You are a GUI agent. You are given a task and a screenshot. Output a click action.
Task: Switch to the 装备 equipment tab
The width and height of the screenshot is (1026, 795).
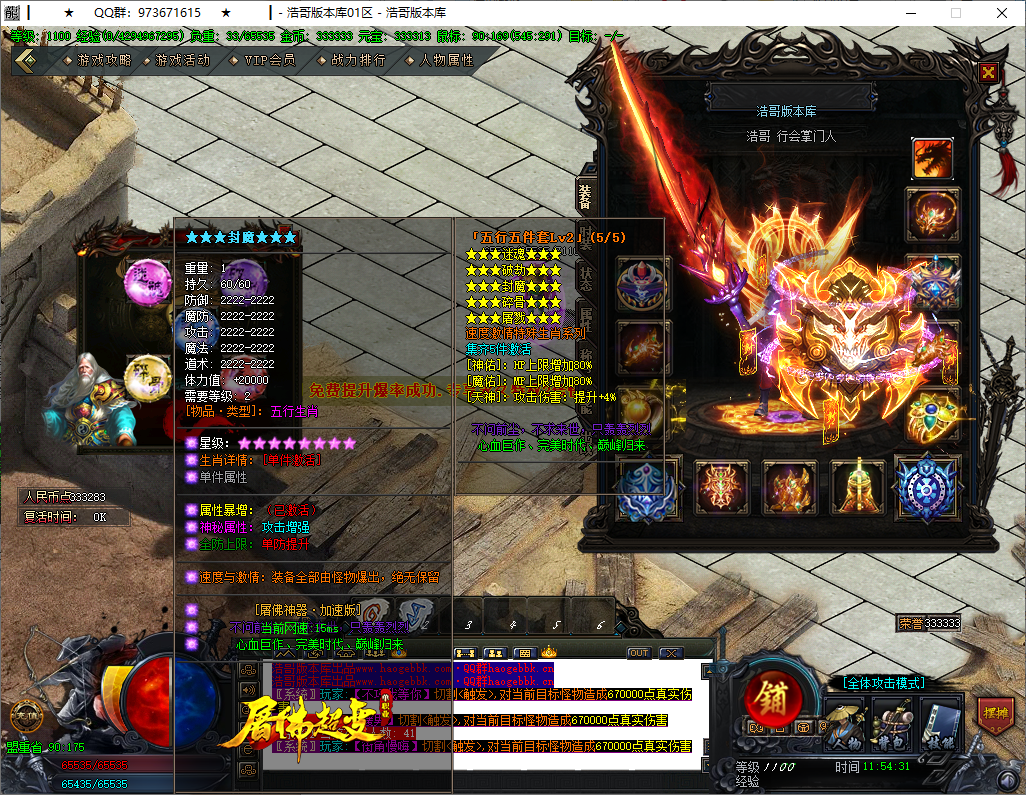[585, 197]
